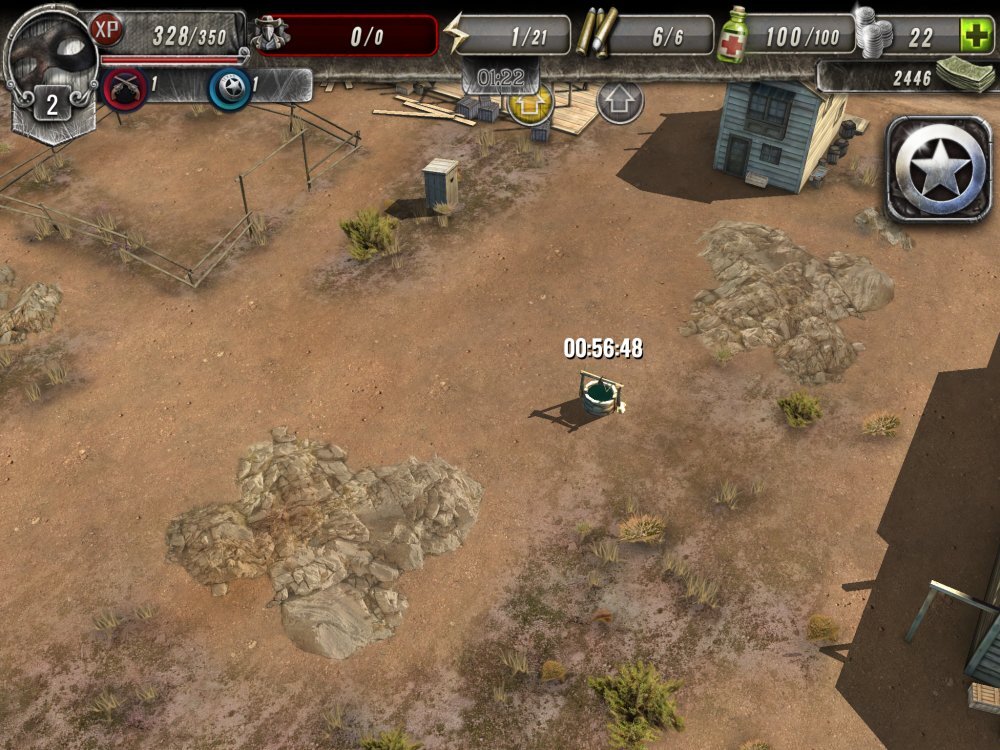Tap the bullets ammo icon
This screenshot has height=750, width=1000.
click(x=594, y=33)
